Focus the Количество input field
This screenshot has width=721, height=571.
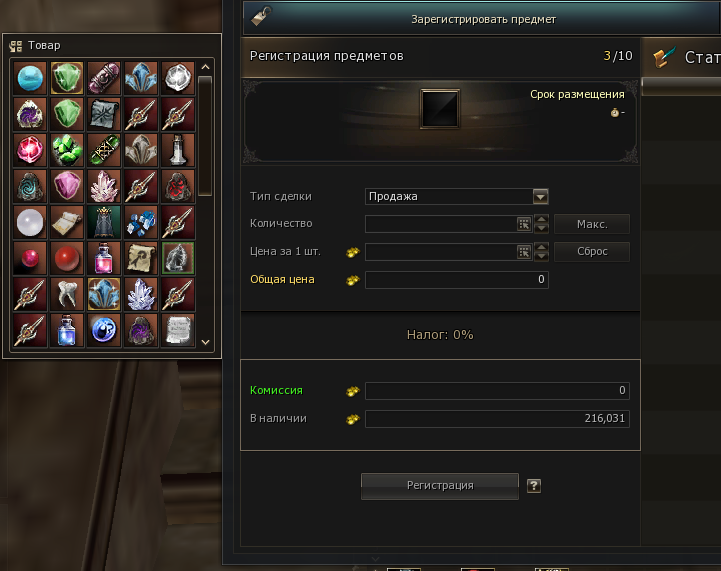tap(440, 224)
